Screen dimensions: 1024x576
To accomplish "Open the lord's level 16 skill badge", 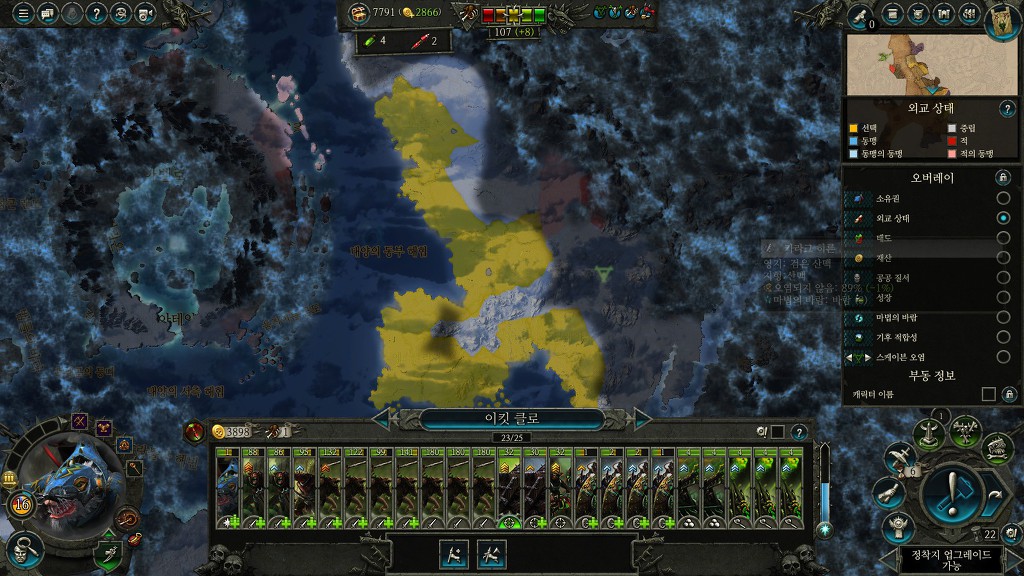I will pos(21,503).
